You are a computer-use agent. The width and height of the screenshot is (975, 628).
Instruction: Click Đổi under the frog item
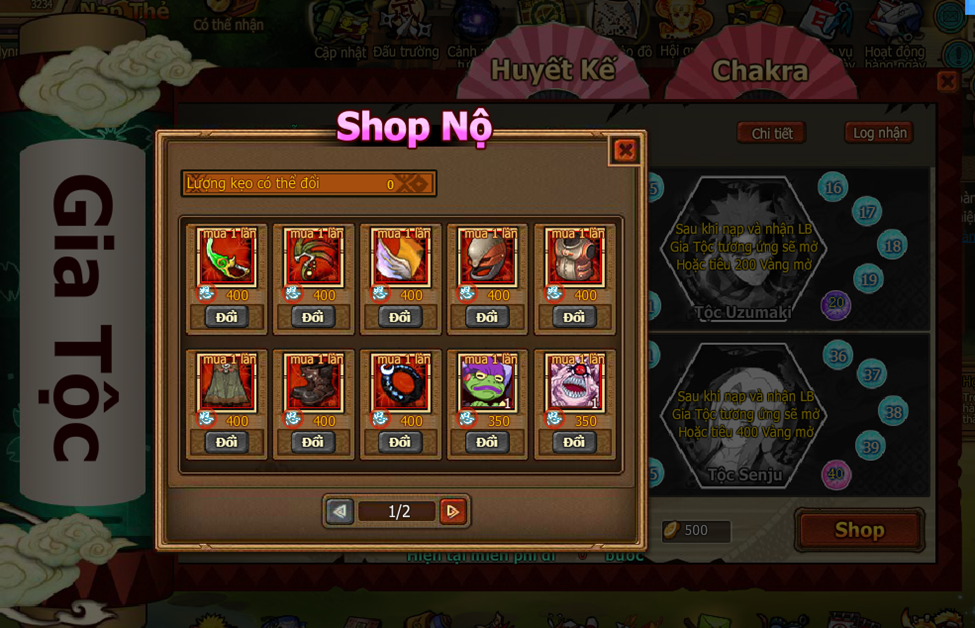(487, 442)
